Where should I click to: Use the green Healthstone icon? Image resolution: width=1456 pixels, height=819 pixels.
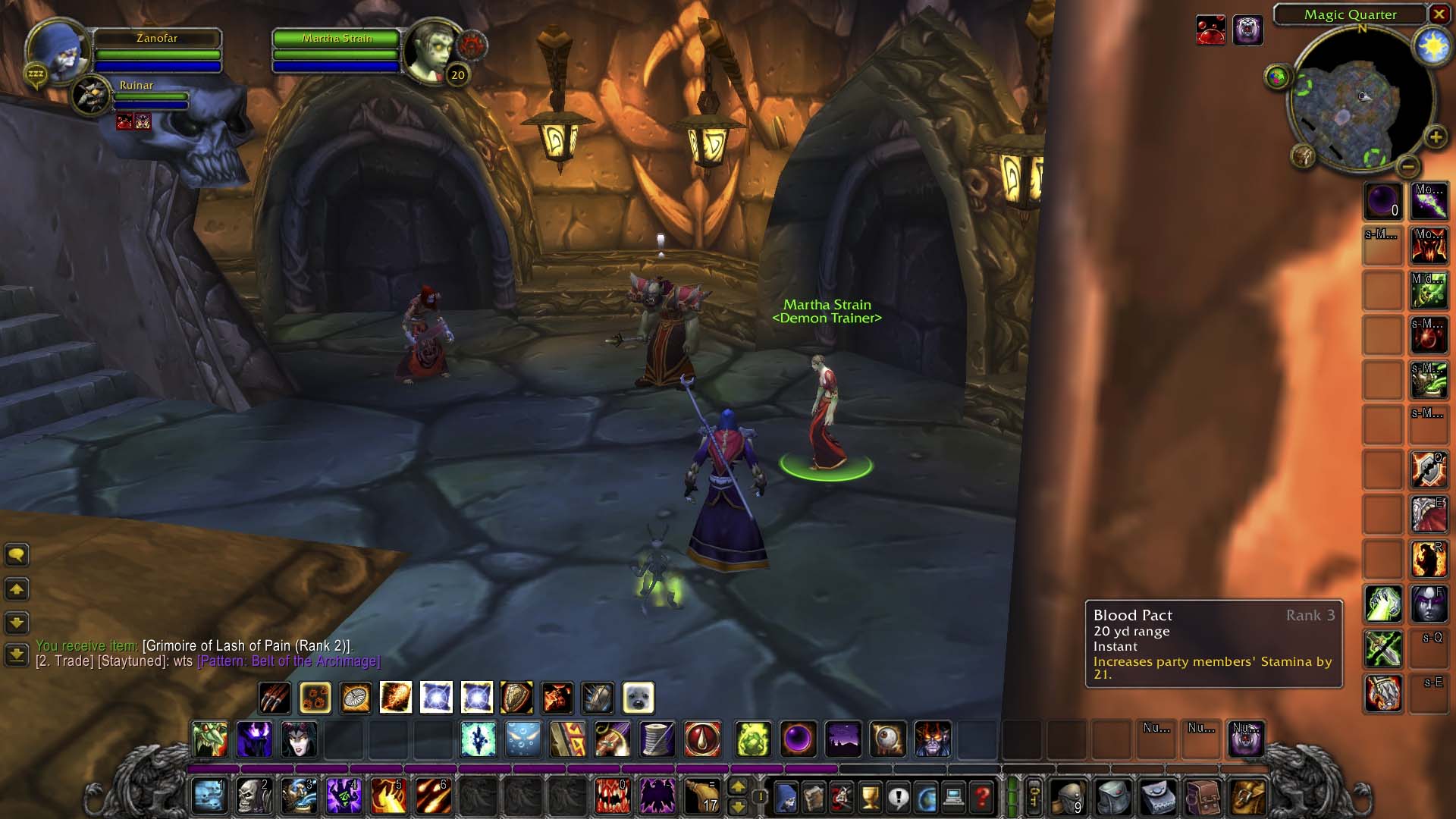pos(752,739)
